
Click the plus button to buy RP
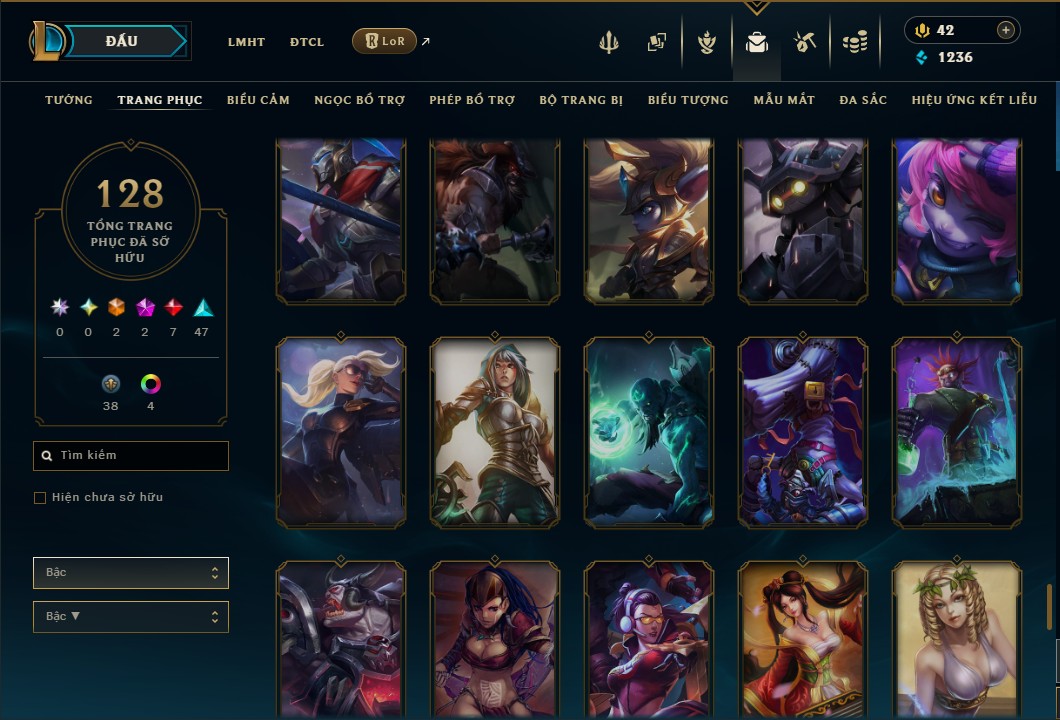1005,30
